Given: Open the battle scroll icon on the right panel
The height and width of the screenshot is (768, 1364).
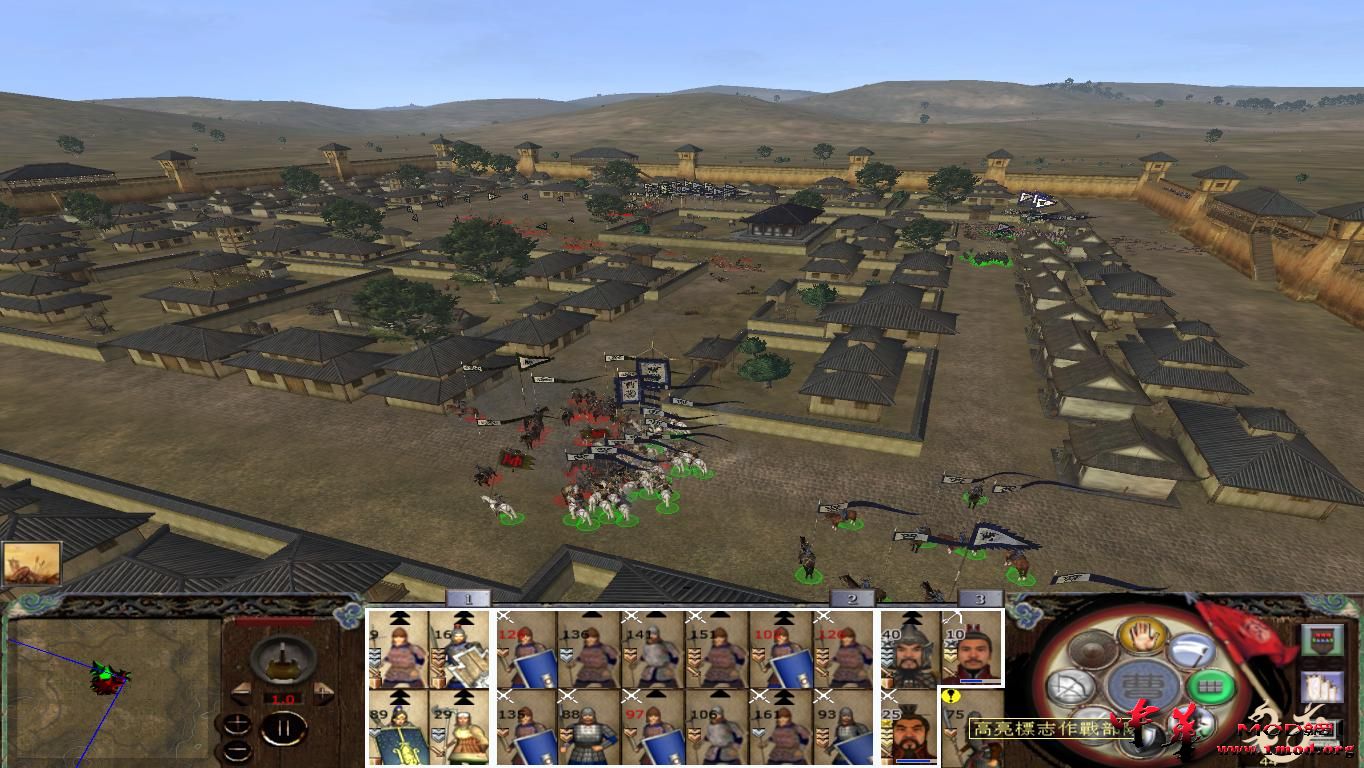Looking at the screenshot, I should pos(1322,685).
